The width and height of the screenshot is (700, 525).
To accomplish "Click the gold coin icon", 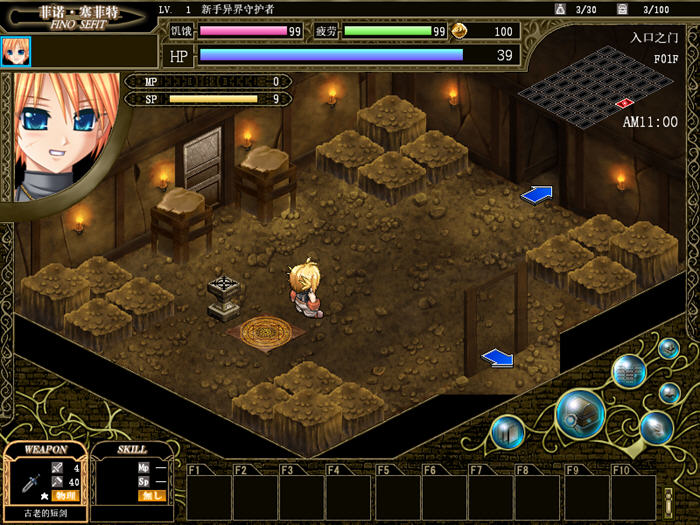I will 461,30.
